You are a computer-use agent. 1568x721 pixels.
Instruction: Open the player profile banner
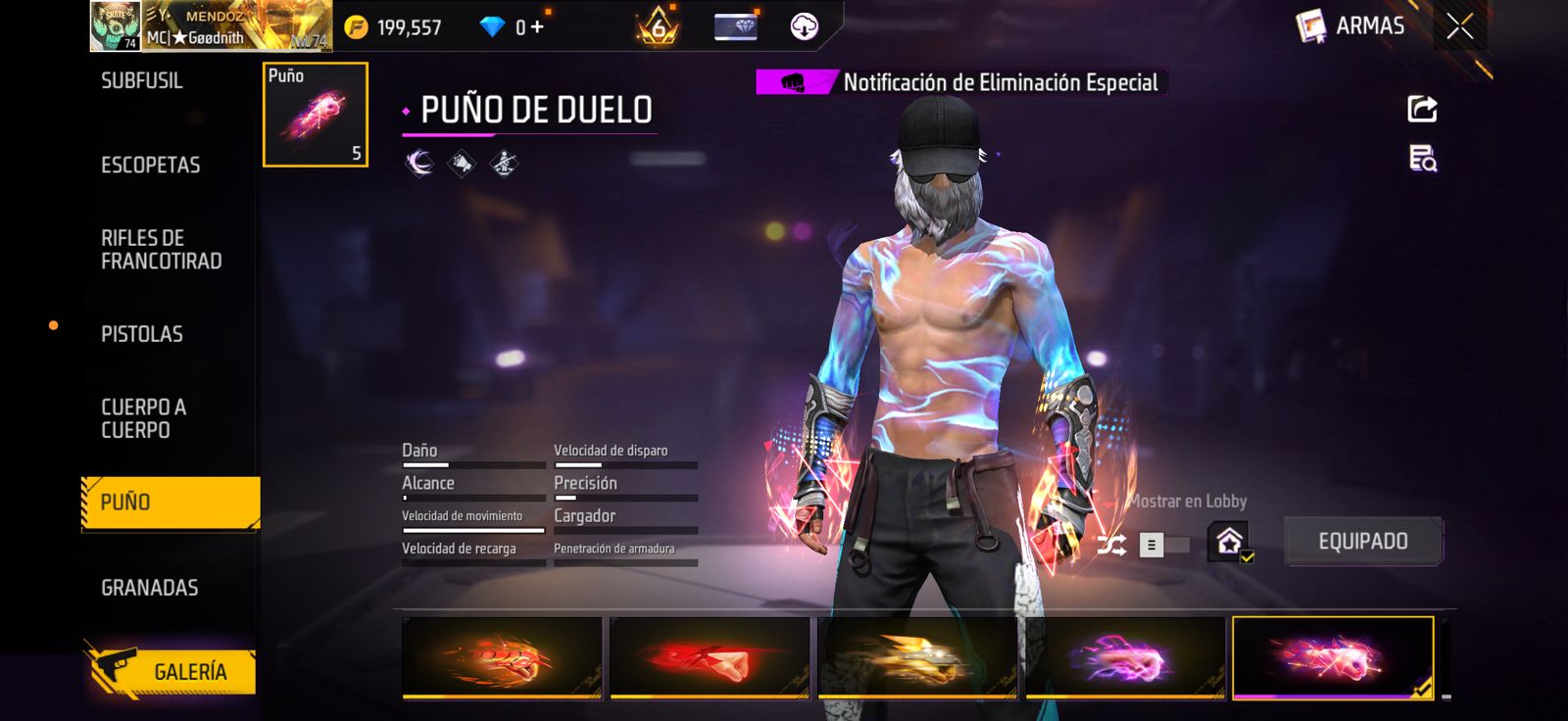tap(211, 26)
